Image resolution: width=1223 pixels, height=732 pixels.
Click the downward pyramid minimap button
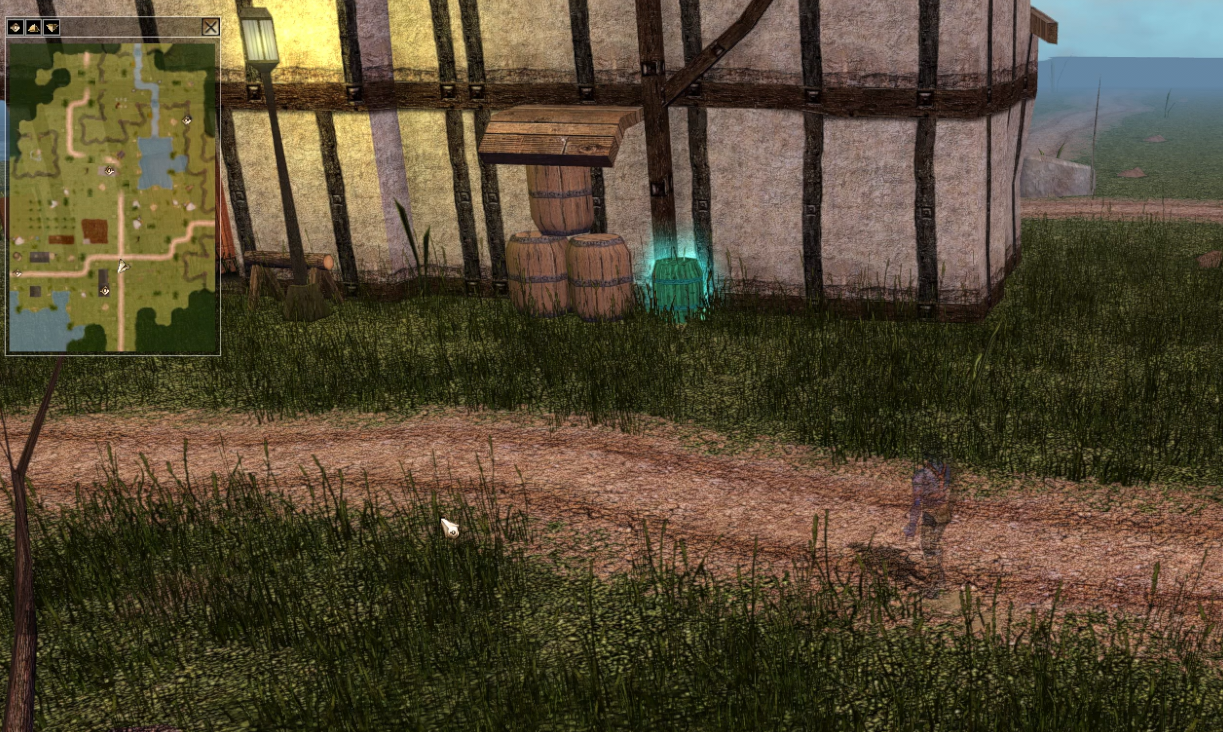(51, 27)
